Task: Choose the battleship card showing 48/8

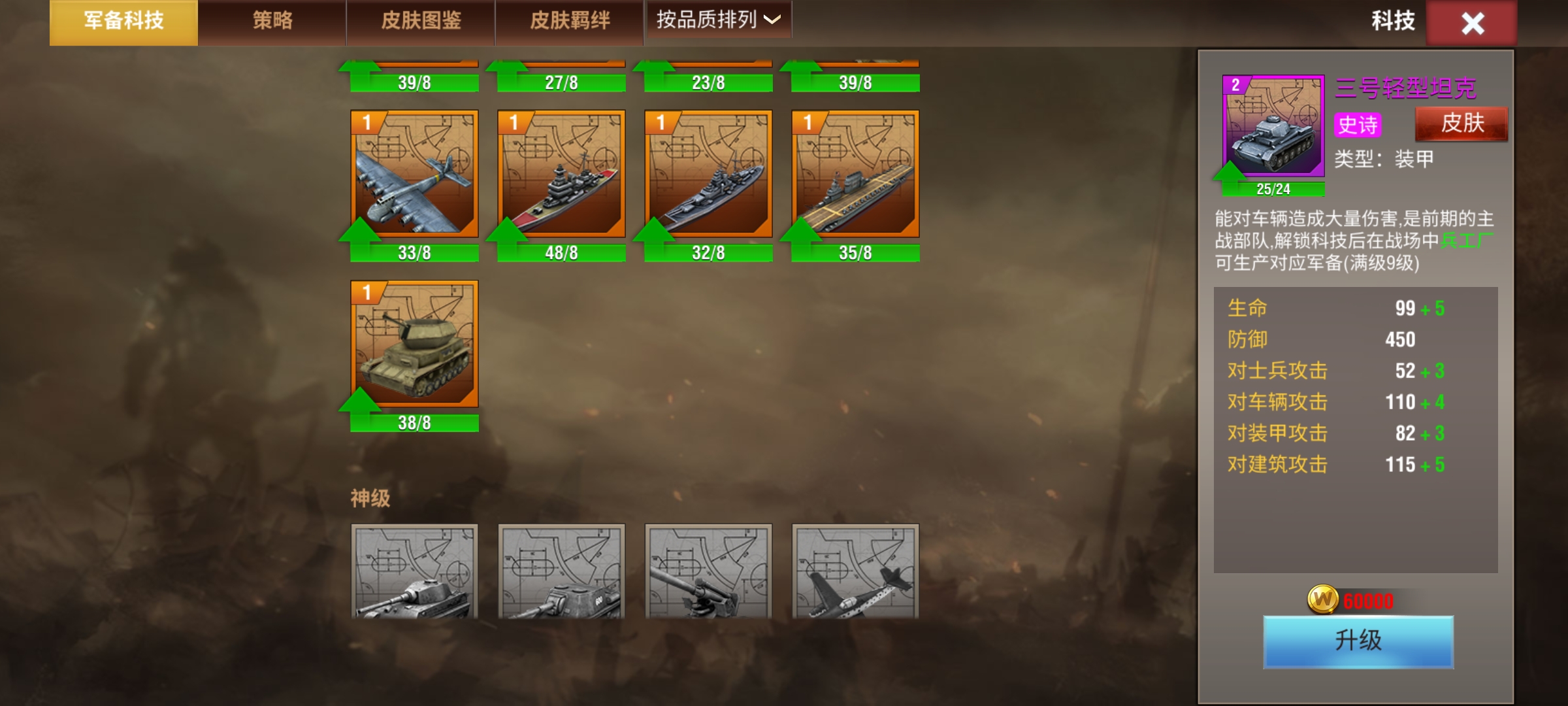Action: coord(561,174)
